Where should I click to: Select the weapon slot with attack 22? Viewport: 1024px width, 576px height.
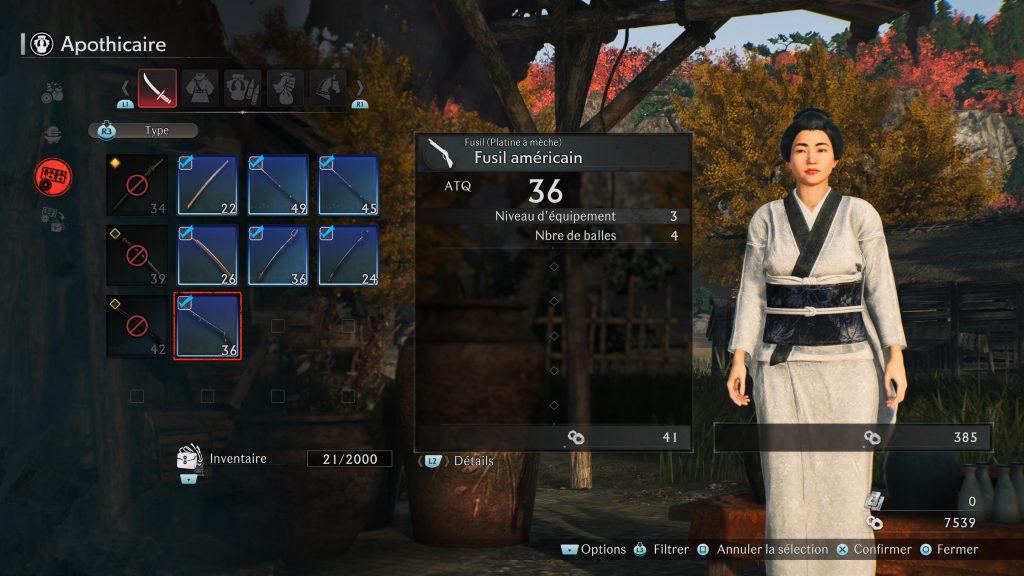pyautogui.click(x=207, y=185)
